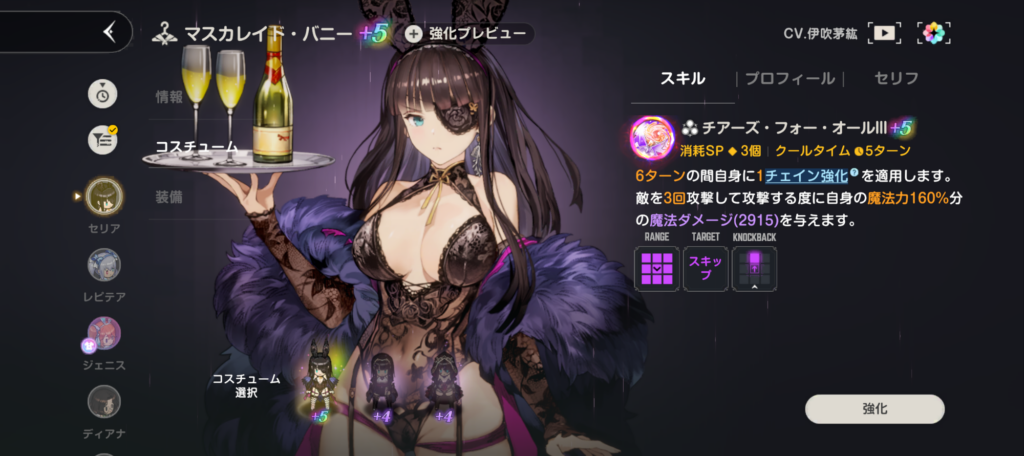The width and height of the screenshot is (1024, 456).
Task: Select the ディアナ character portrait
Action: pyautogui.click(x=104, y=402)
